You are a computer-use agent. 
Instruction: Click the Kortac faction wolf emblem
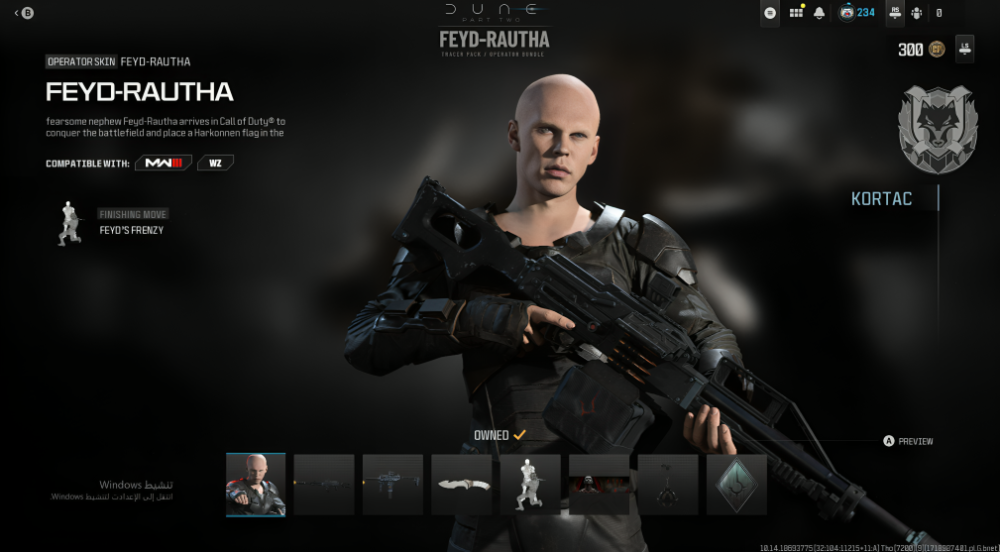[x=937, y=130]
